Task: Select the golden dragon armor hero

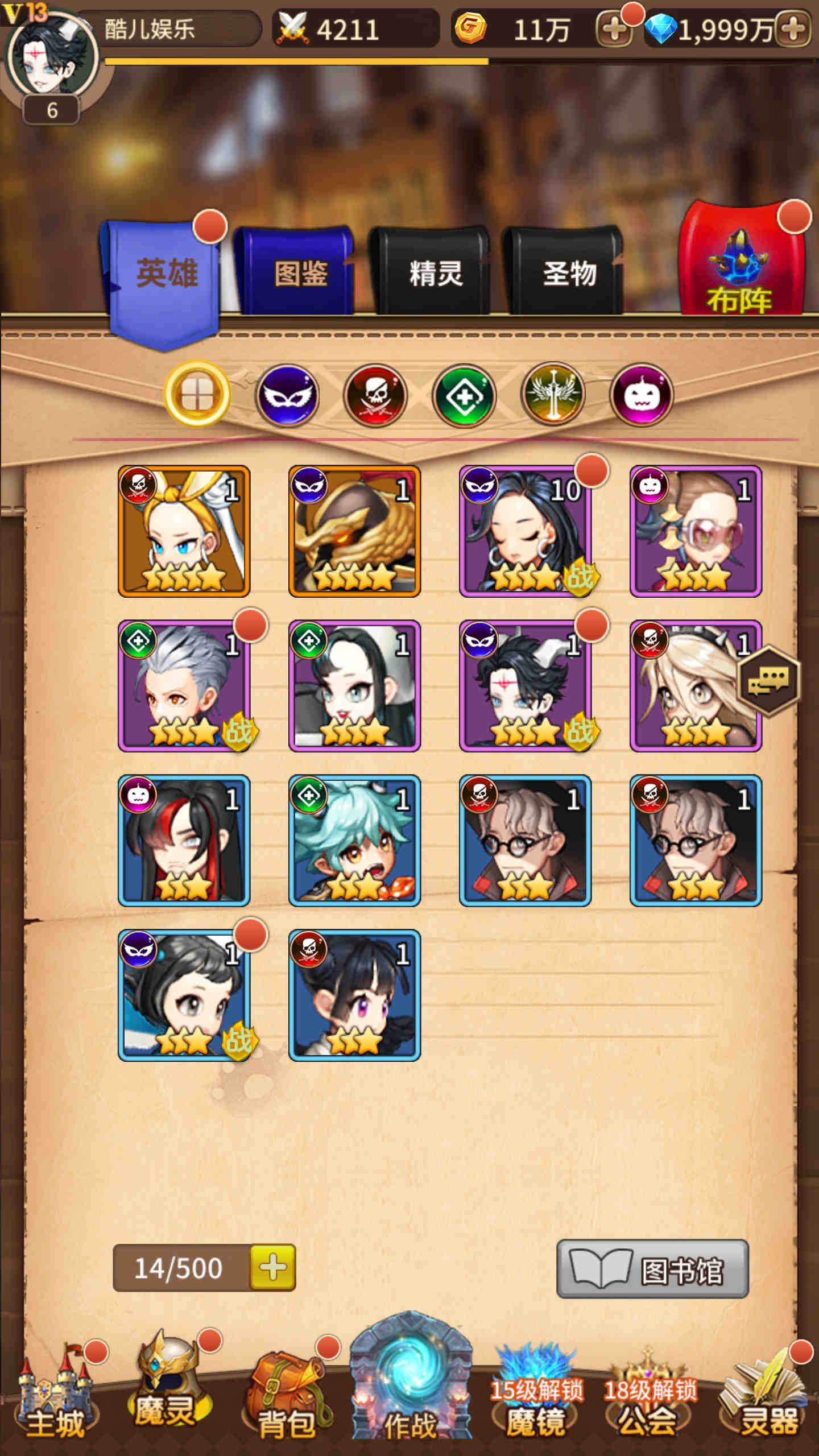Action: pos(354,531)
